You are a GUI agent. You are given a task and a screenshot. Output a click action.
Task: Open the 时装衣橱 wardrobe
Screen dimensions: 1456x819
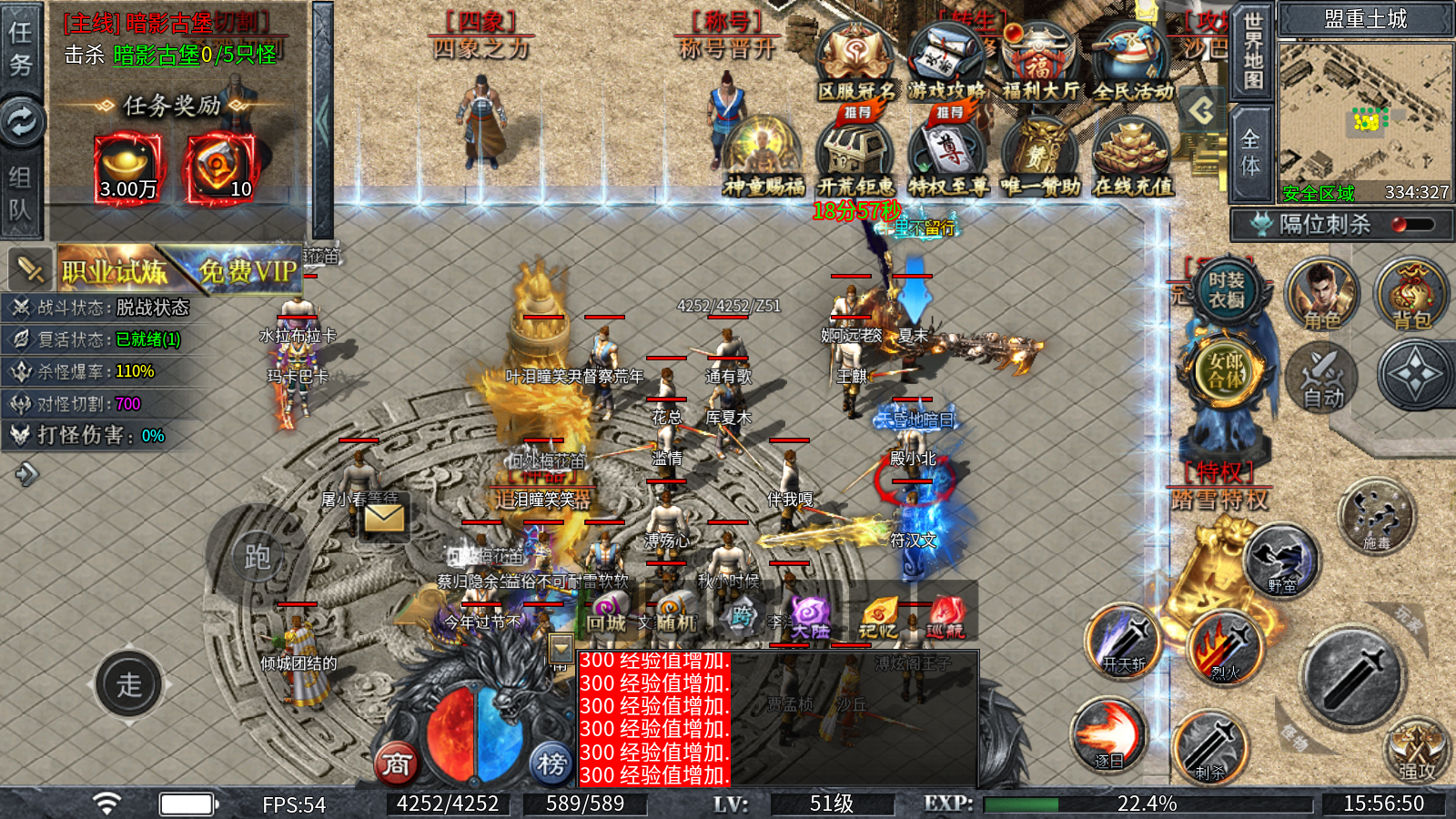click(1226, 291)
